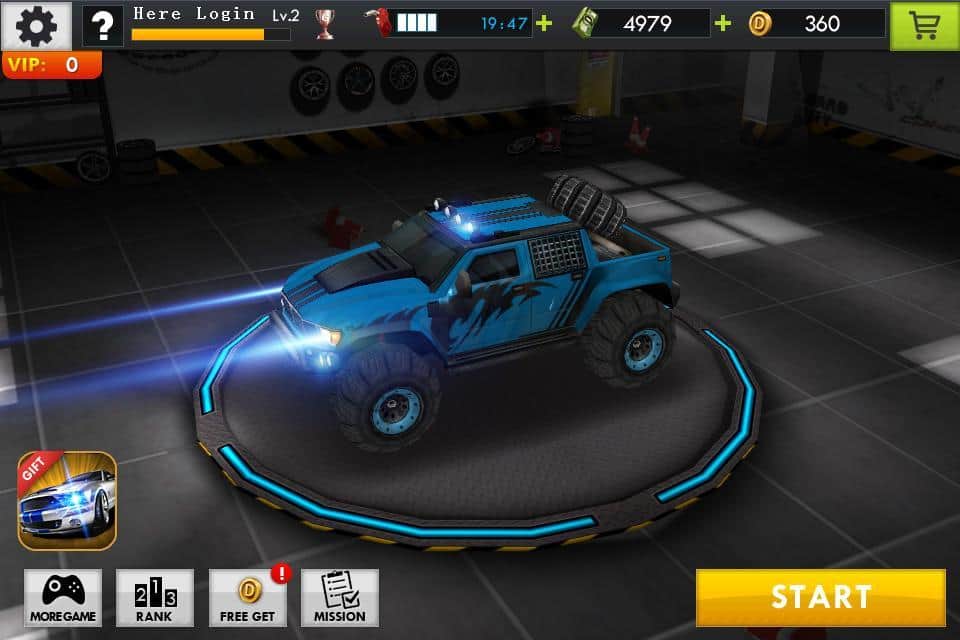Open the gift car promotion icon

click(67, 501)
